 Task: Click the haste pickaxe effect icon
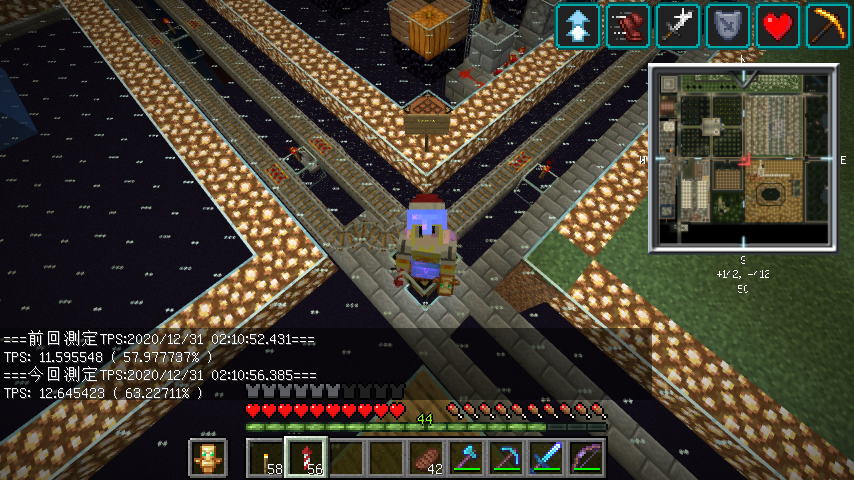828,25
